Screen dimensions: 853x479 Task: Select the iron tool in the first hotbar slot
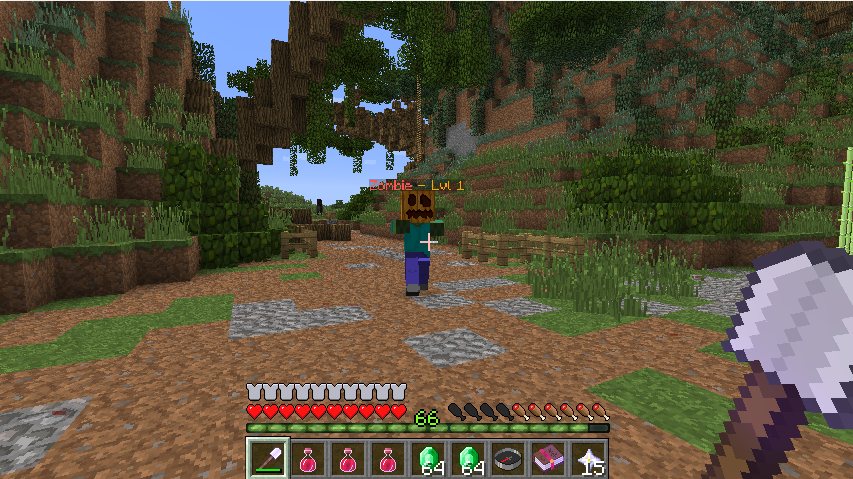pos(268,458)
